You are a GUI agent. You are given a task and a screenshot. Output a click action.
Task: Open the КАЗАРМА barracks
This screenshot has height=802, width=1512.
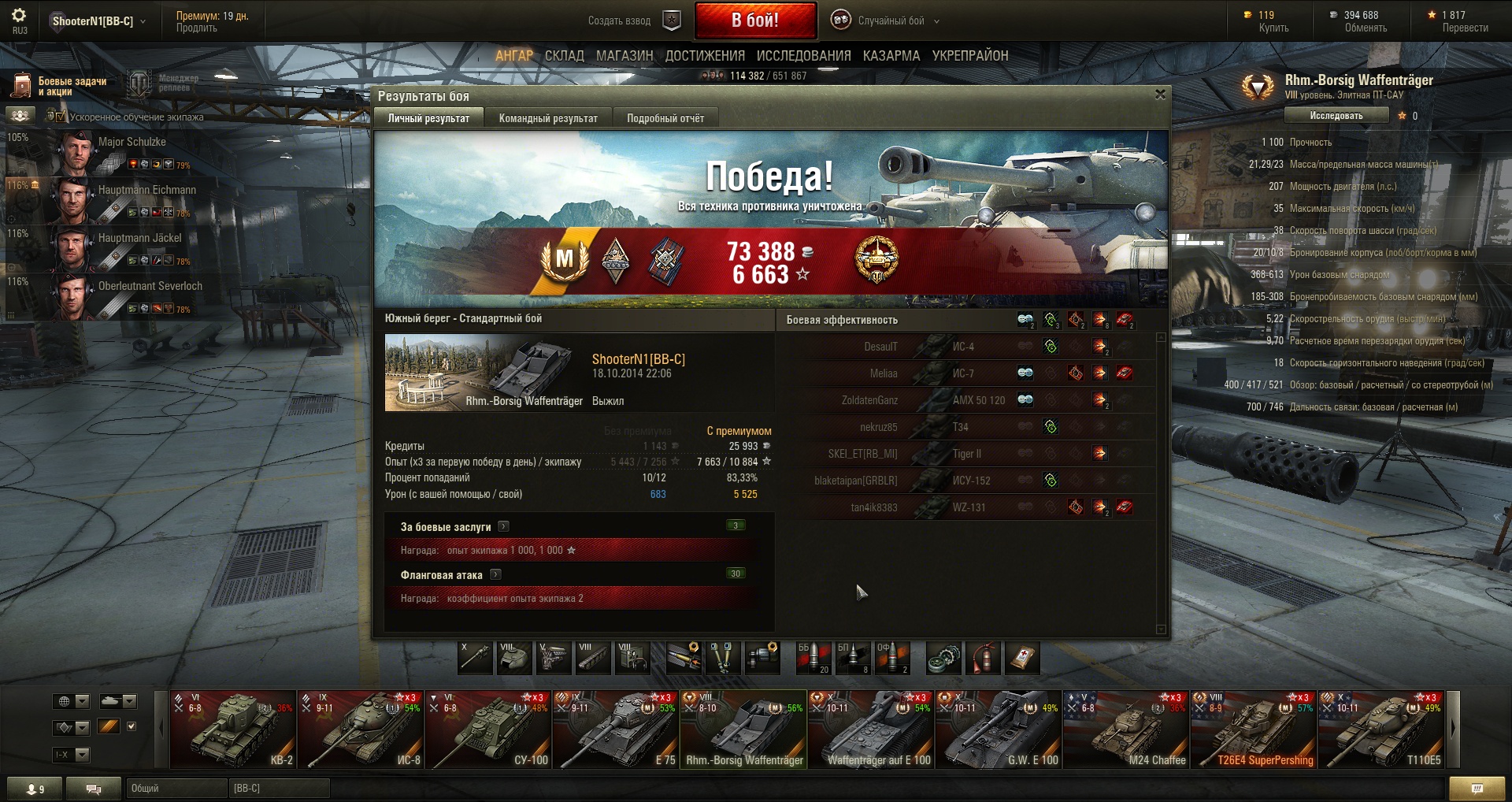click(891, 56)
